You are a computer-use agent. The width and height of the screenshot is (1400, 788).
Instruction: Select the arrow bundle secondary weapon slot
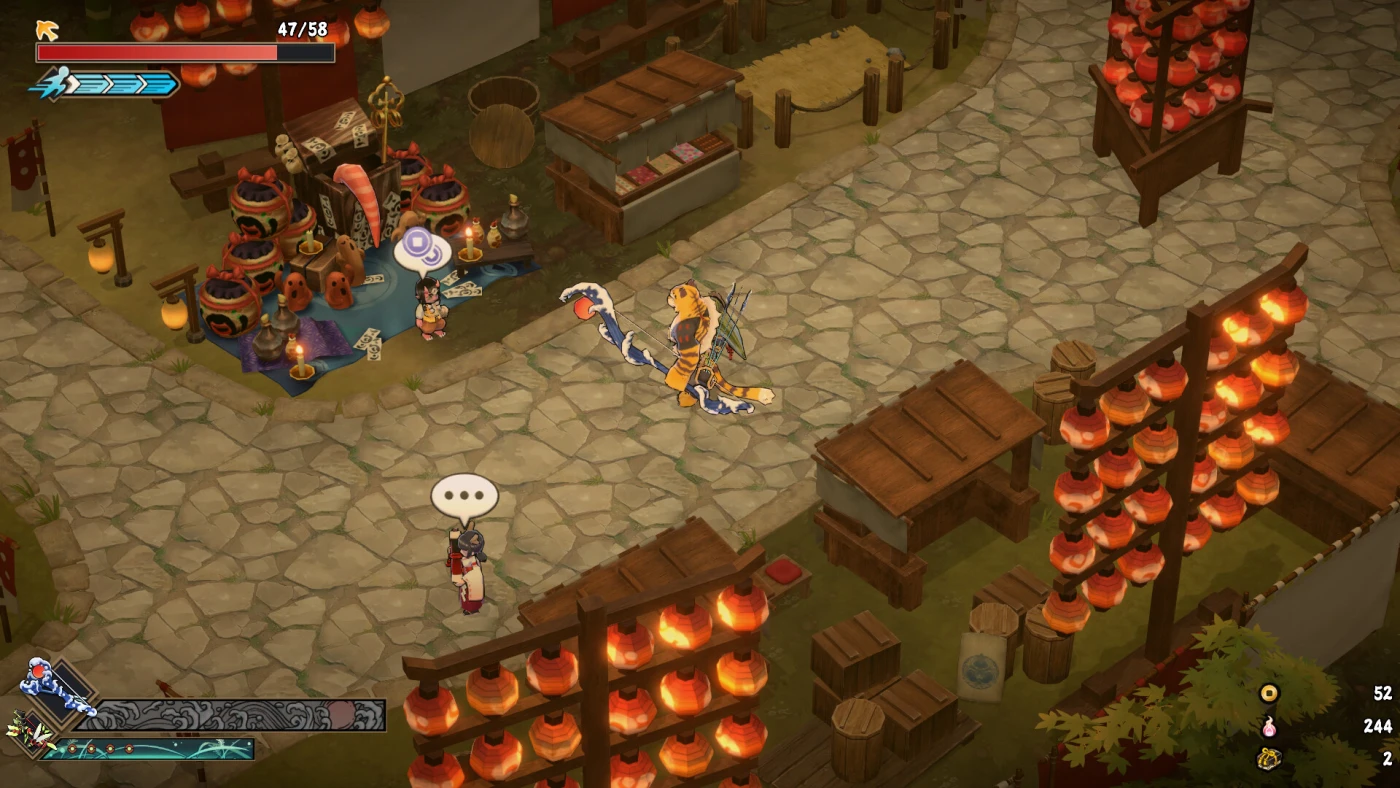point(30,735)
